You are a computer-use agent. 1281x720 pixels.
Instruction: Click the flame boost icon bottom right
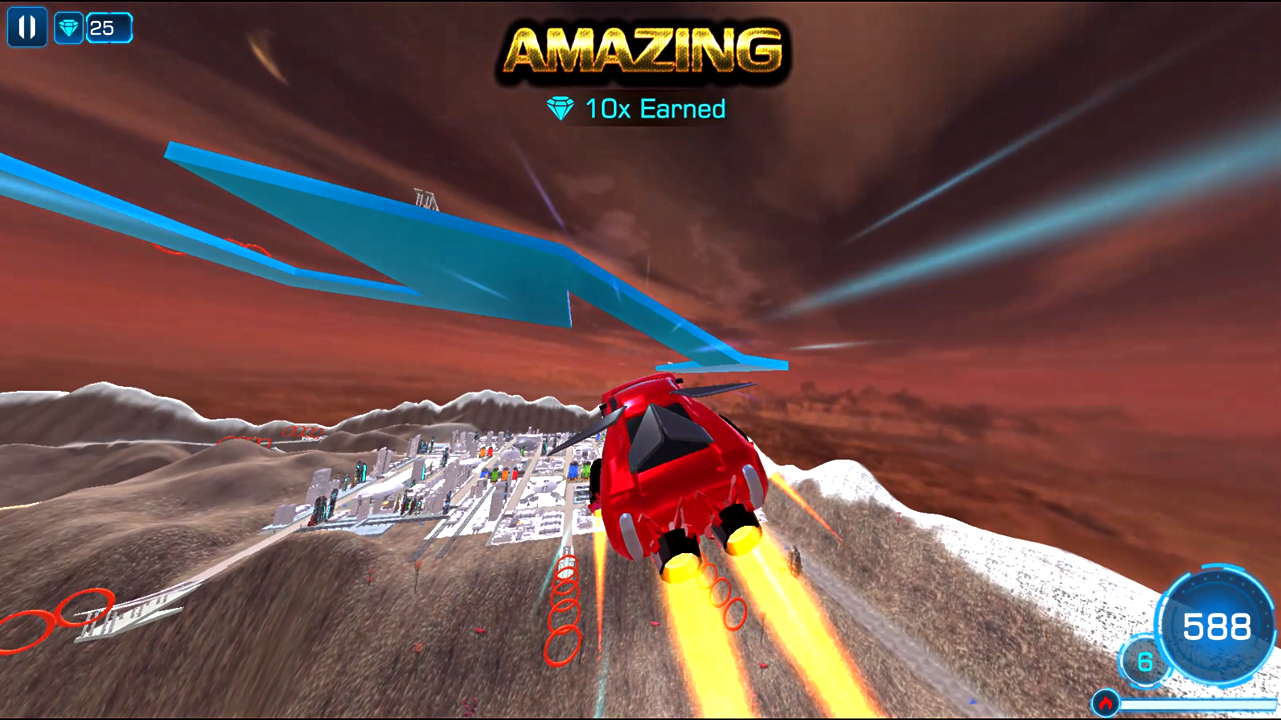pos(1106,703)
